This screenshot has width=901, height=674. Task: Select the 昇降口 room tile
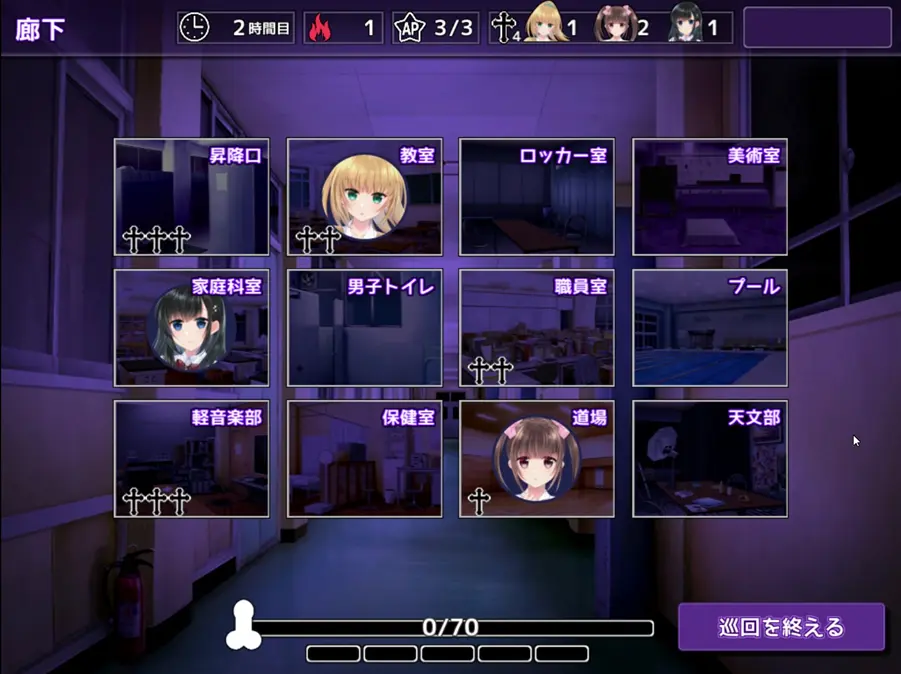(191, 197)
